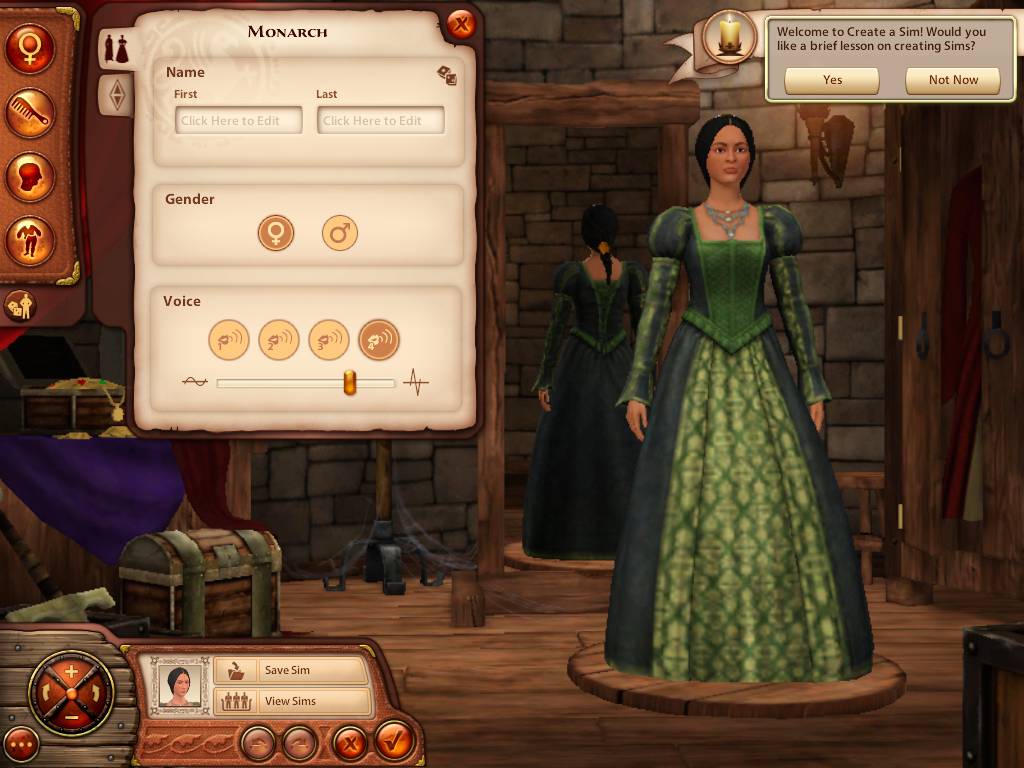1024x768 pixels.
Task: Close the Monarch panel with the X
Action: tap(460, 25)
